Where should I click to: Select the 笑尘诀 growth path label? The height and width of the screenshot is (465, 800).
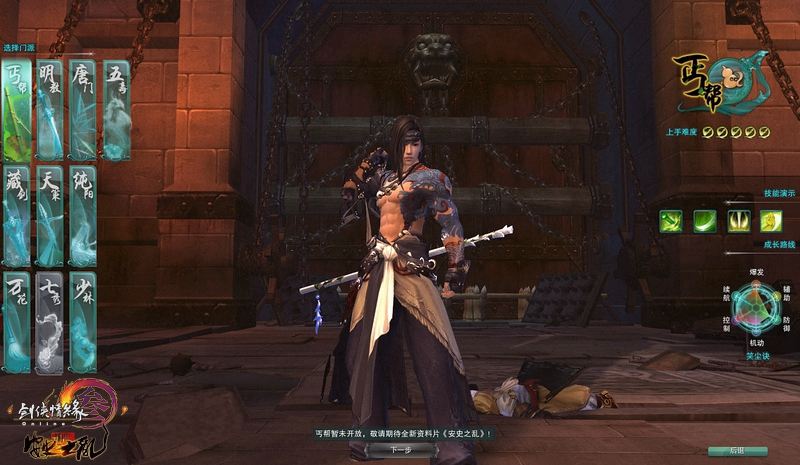[x=758, y=355]
